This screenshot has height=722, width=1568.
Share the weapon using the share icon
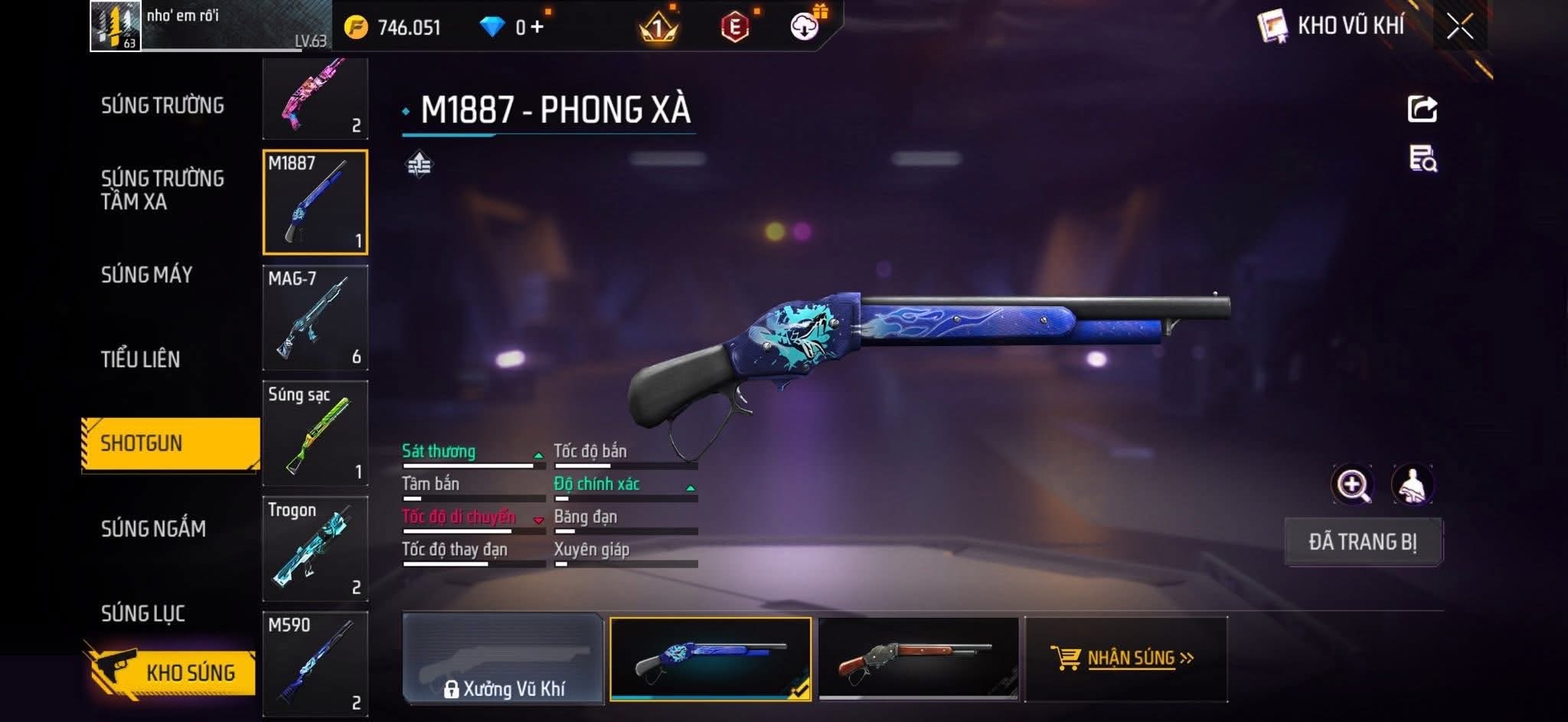(x=1423, y=109)
